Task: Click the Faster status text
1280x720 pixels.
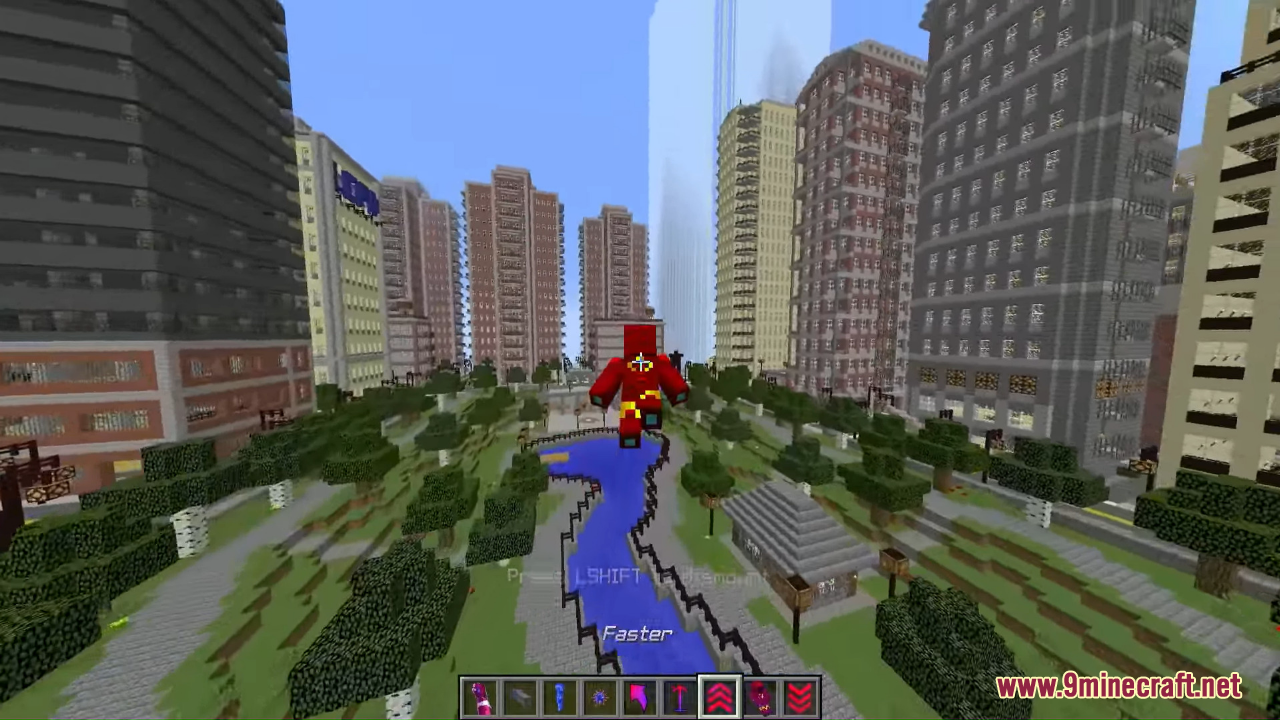Action: coord(637,633)
